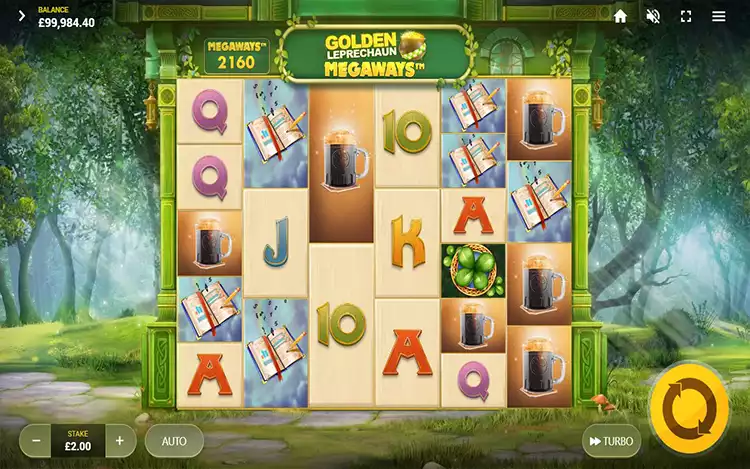Toggle the game sound mute icon

pyautogui.click(x=653, y=16)
